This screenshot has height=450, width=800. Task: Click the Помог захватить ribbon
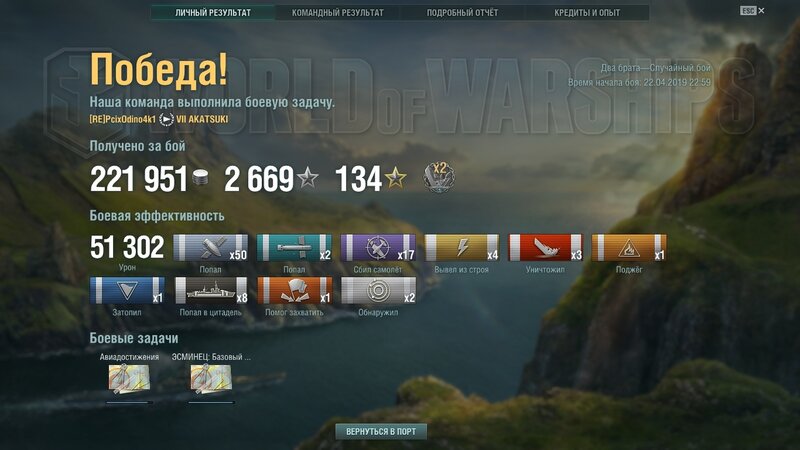coord(295,290)
